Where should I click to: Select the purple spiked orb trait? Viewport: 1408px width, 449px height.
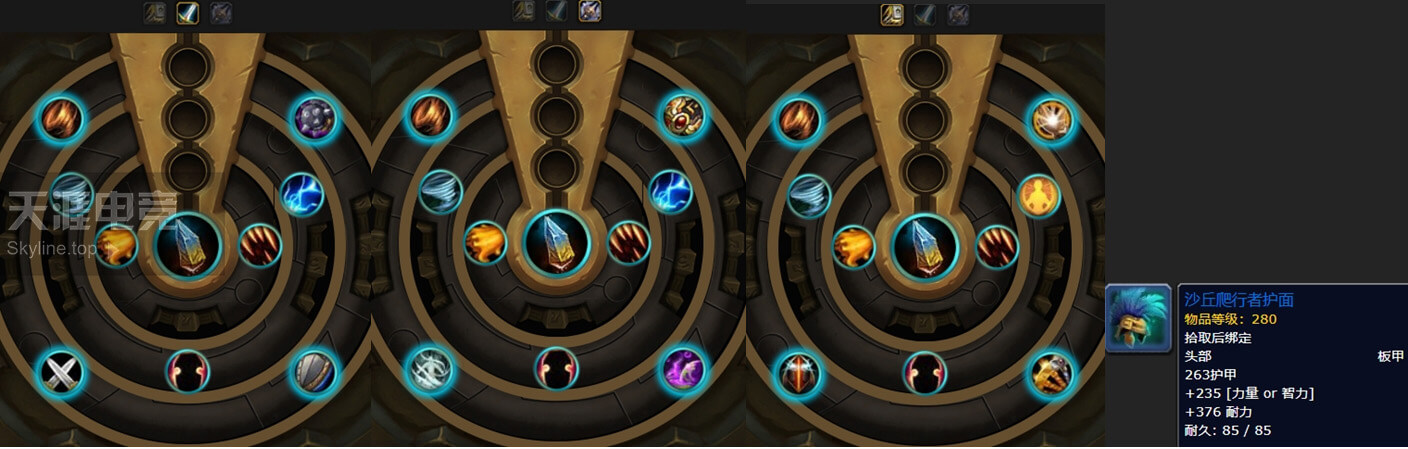point(315,119)
